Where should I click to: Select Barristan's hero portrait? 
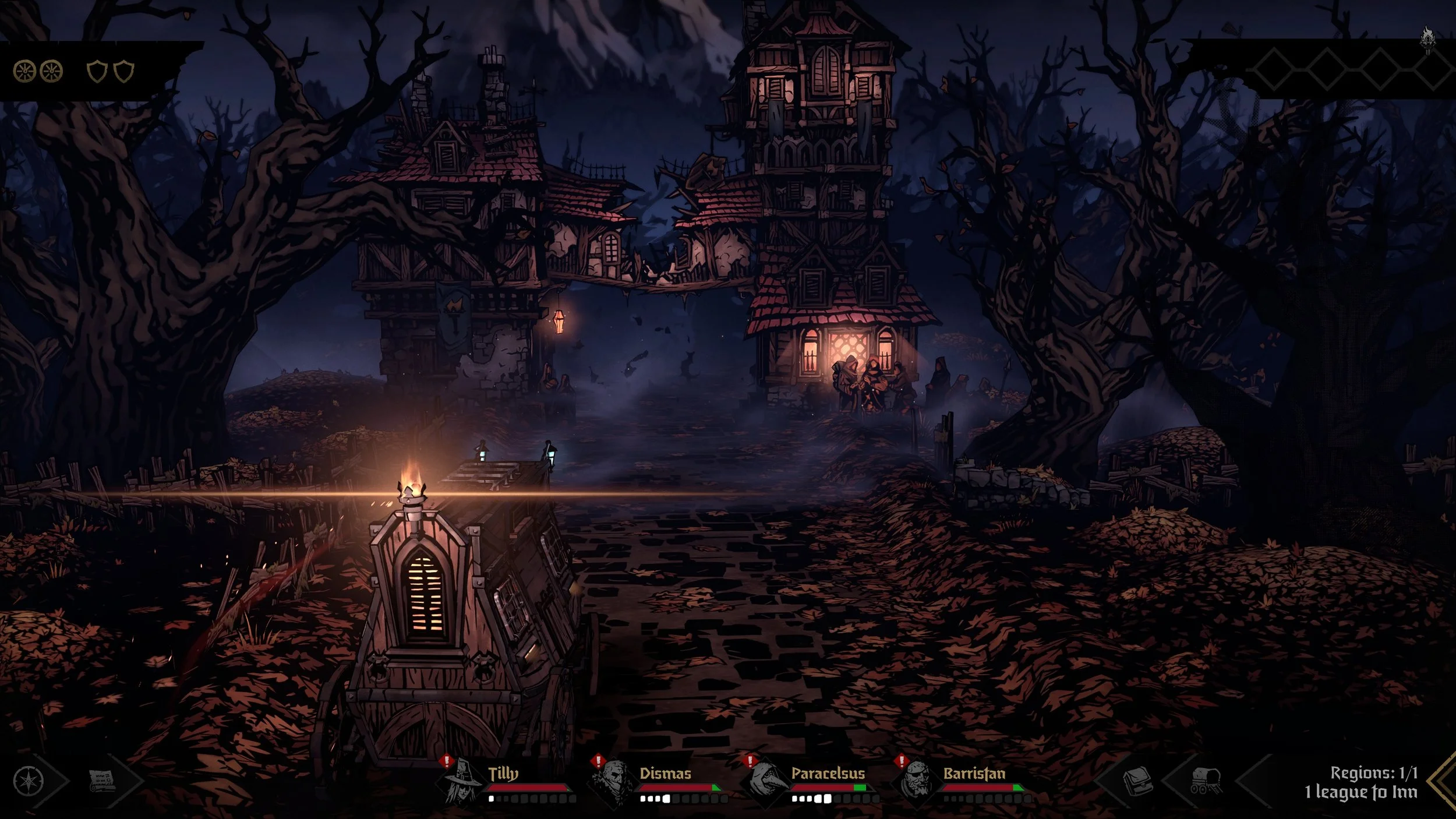(x=916, y=782)
